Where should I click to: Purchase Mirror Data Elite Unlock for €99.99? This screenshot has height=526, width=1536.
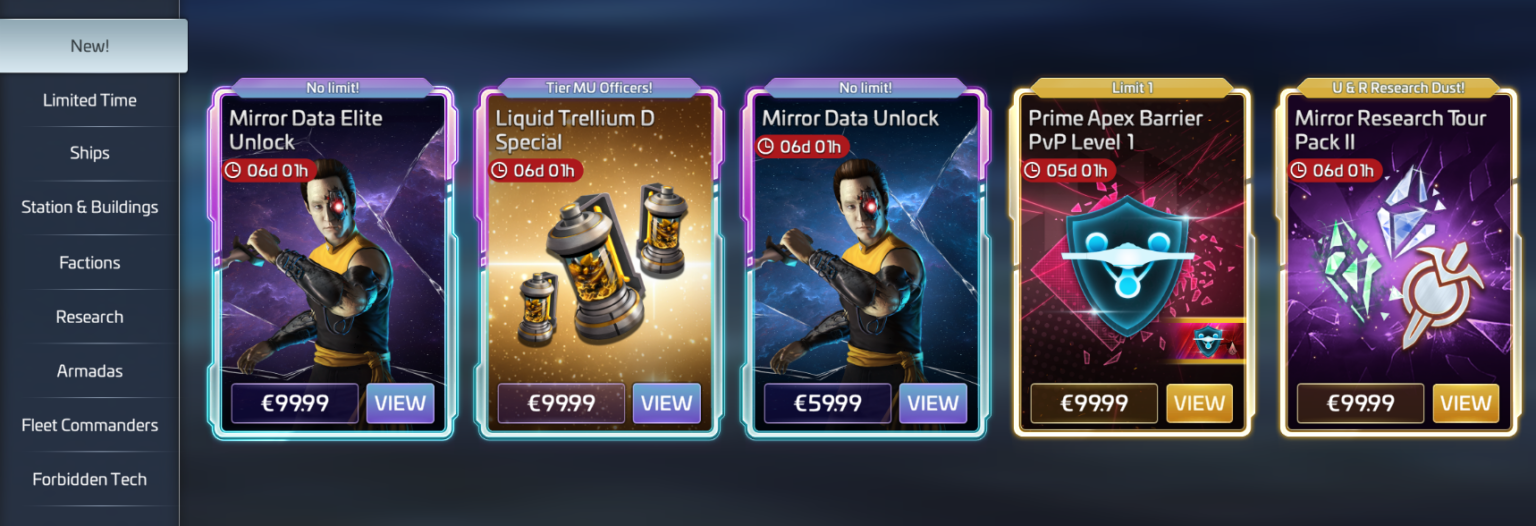coord(294,403)
